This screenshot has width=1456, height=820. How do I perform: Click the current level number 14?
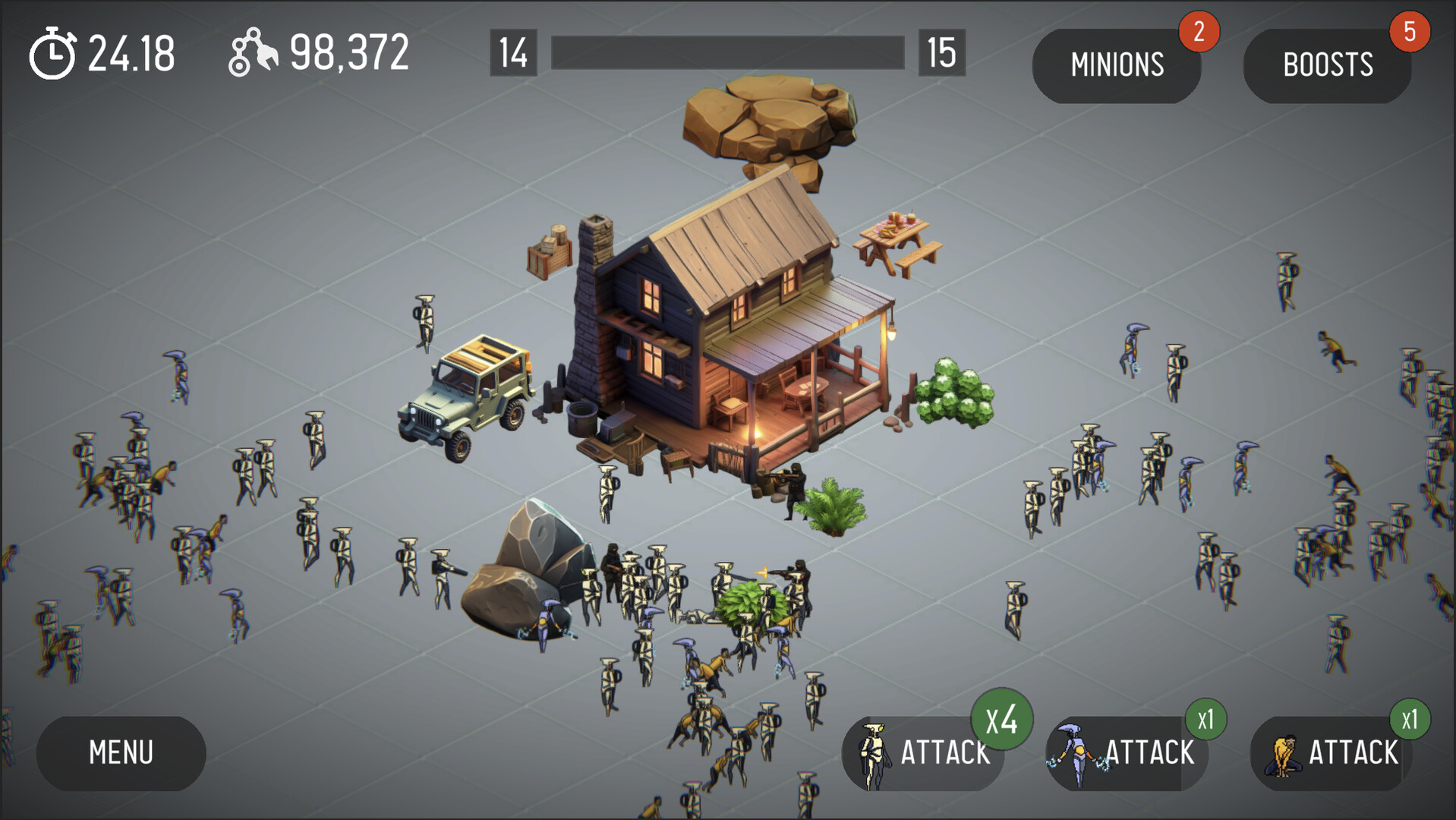(x=513, y=52)
